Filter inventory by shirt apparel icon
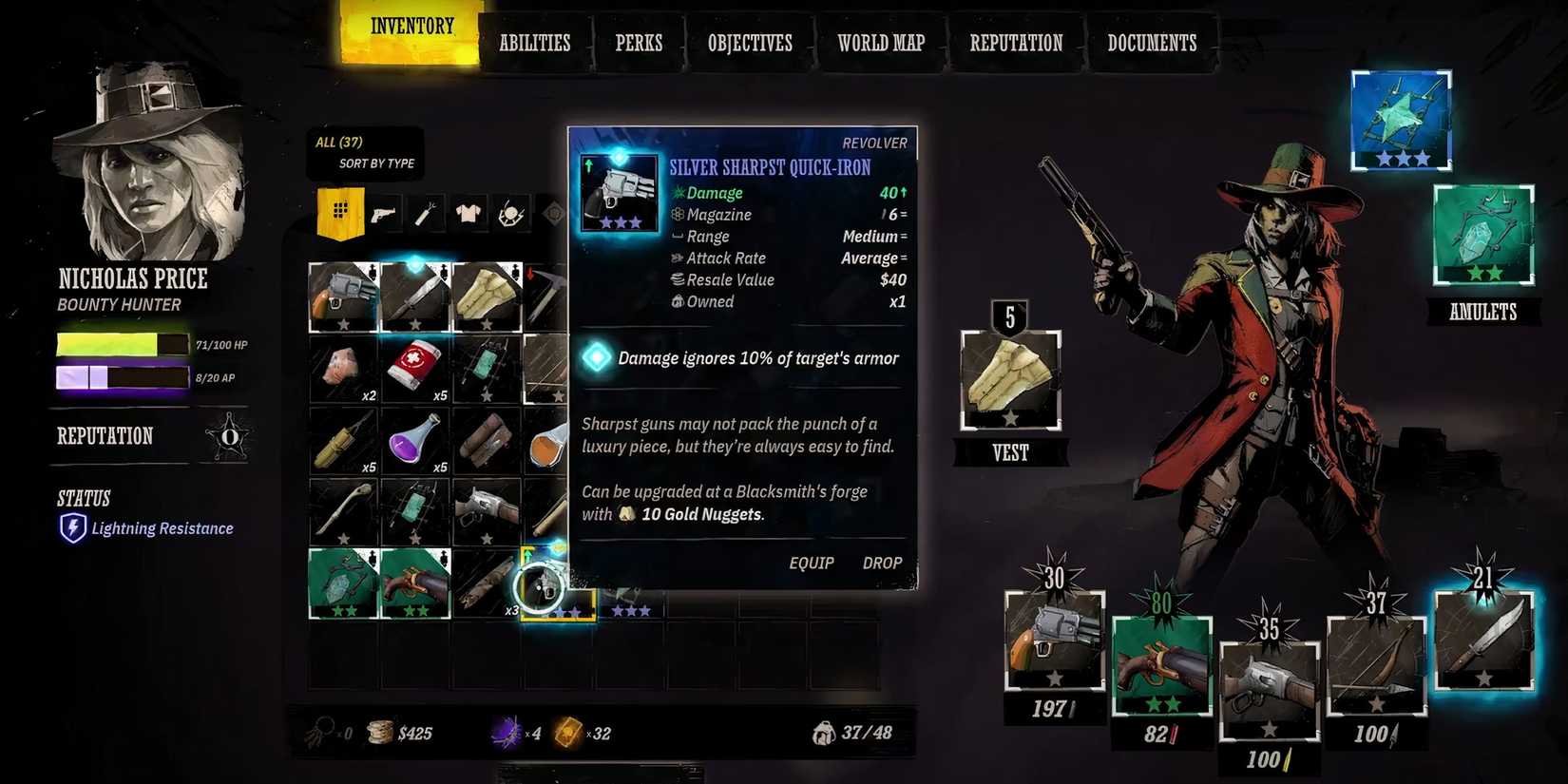 click(x=468, y=214)
